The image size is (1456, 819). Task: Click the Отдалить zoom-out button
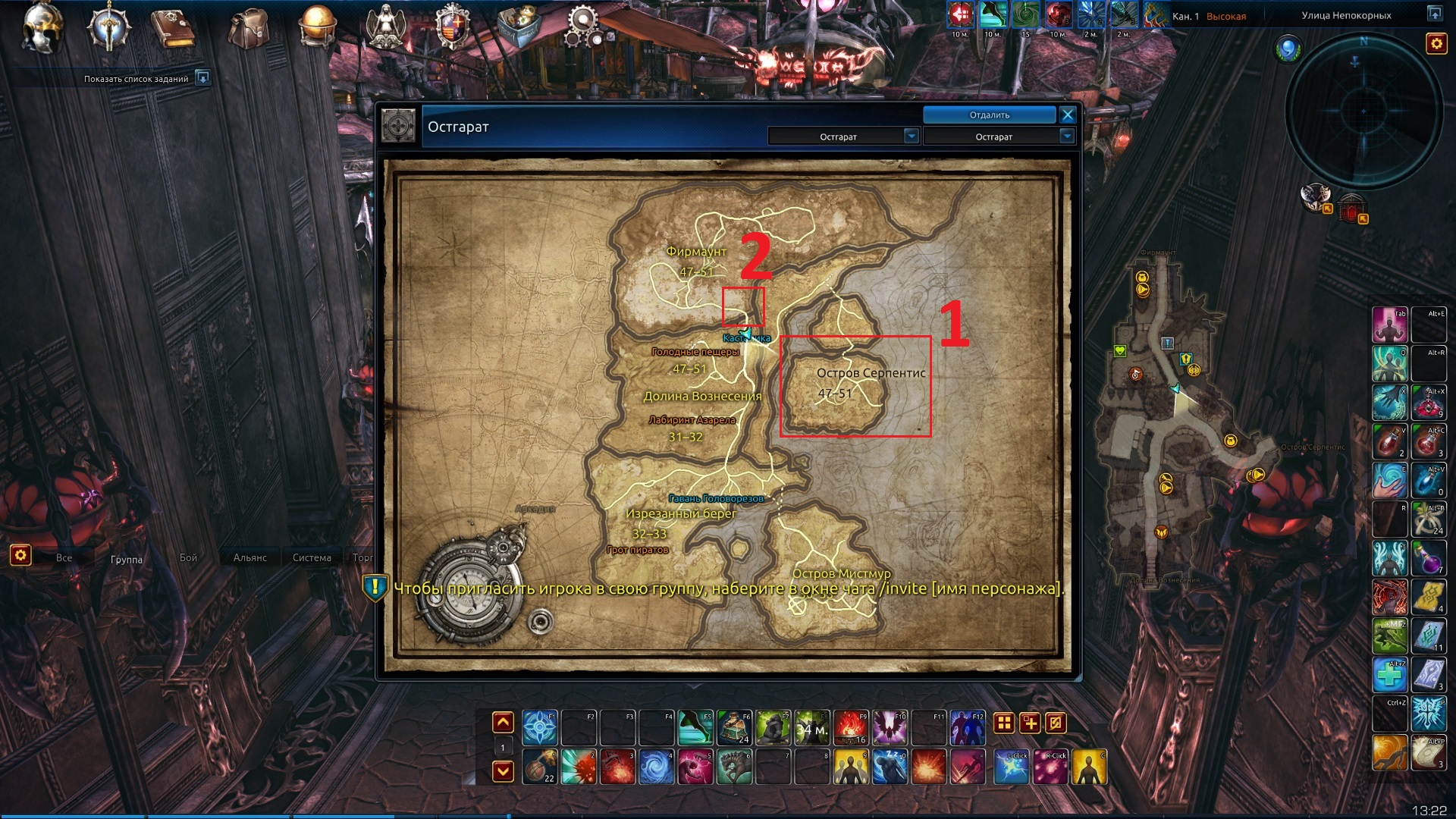[x=989, y=115]
